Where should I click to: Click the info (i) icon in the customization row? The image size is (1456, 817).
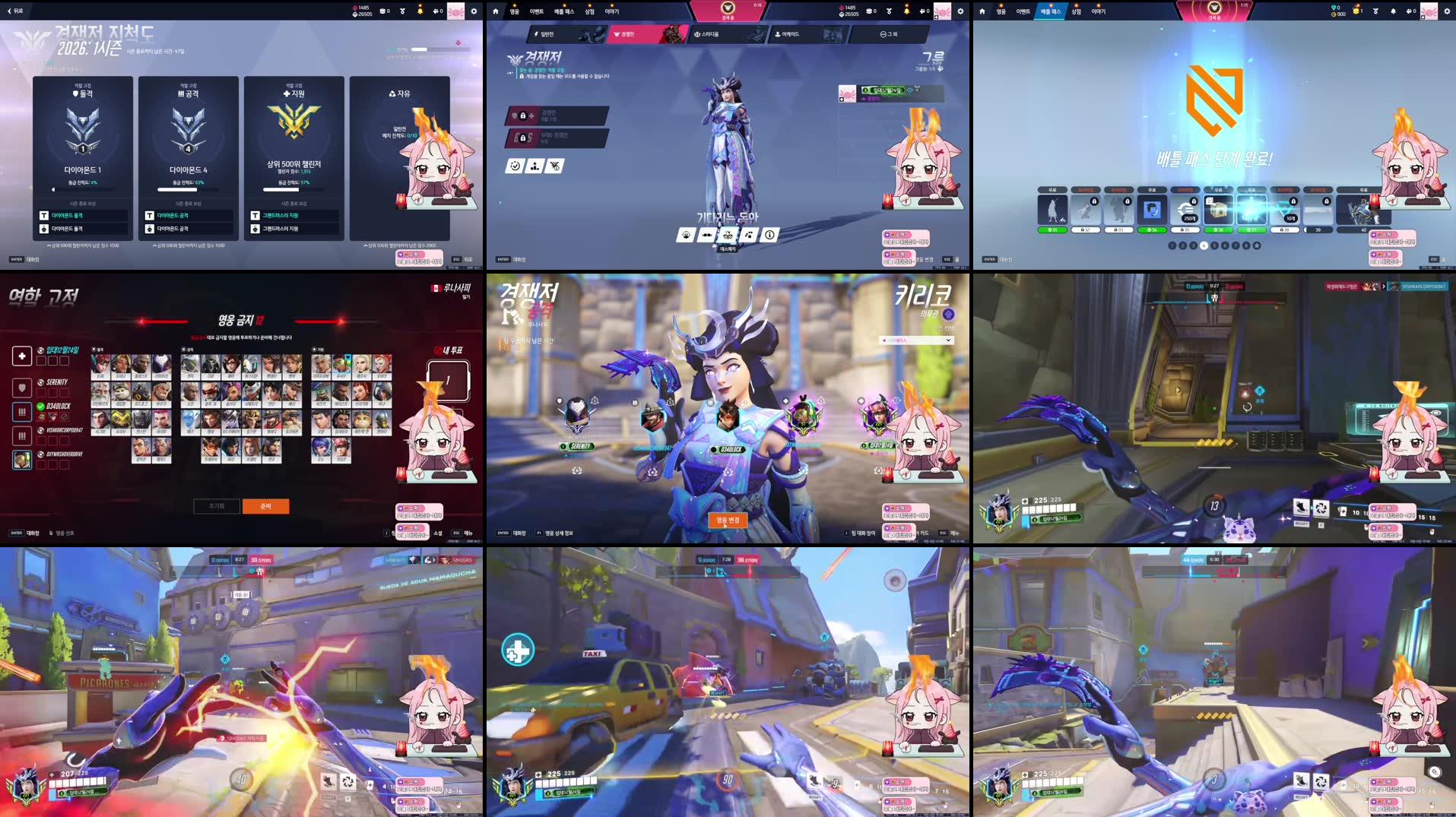pos(769,236)
